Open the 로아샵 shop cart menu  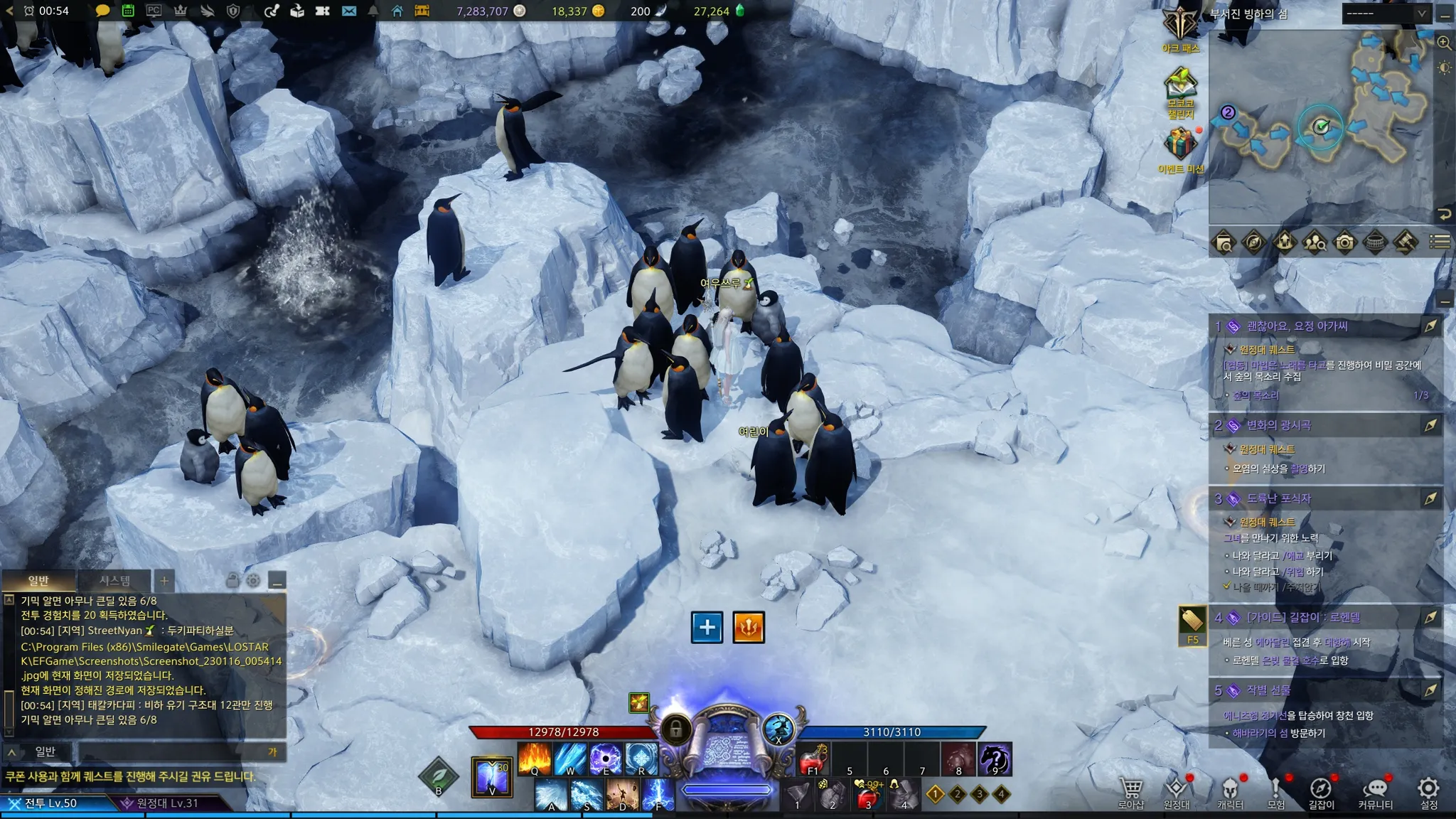coord(1130,789)
